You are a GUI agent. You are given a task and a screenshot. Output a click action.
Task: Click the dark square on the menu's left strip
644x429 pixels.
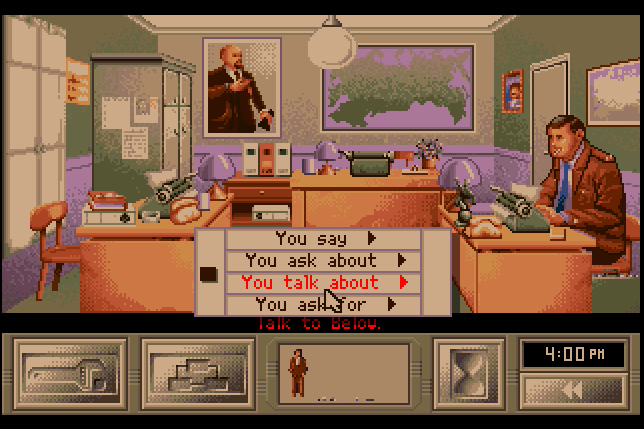[209, 273]
